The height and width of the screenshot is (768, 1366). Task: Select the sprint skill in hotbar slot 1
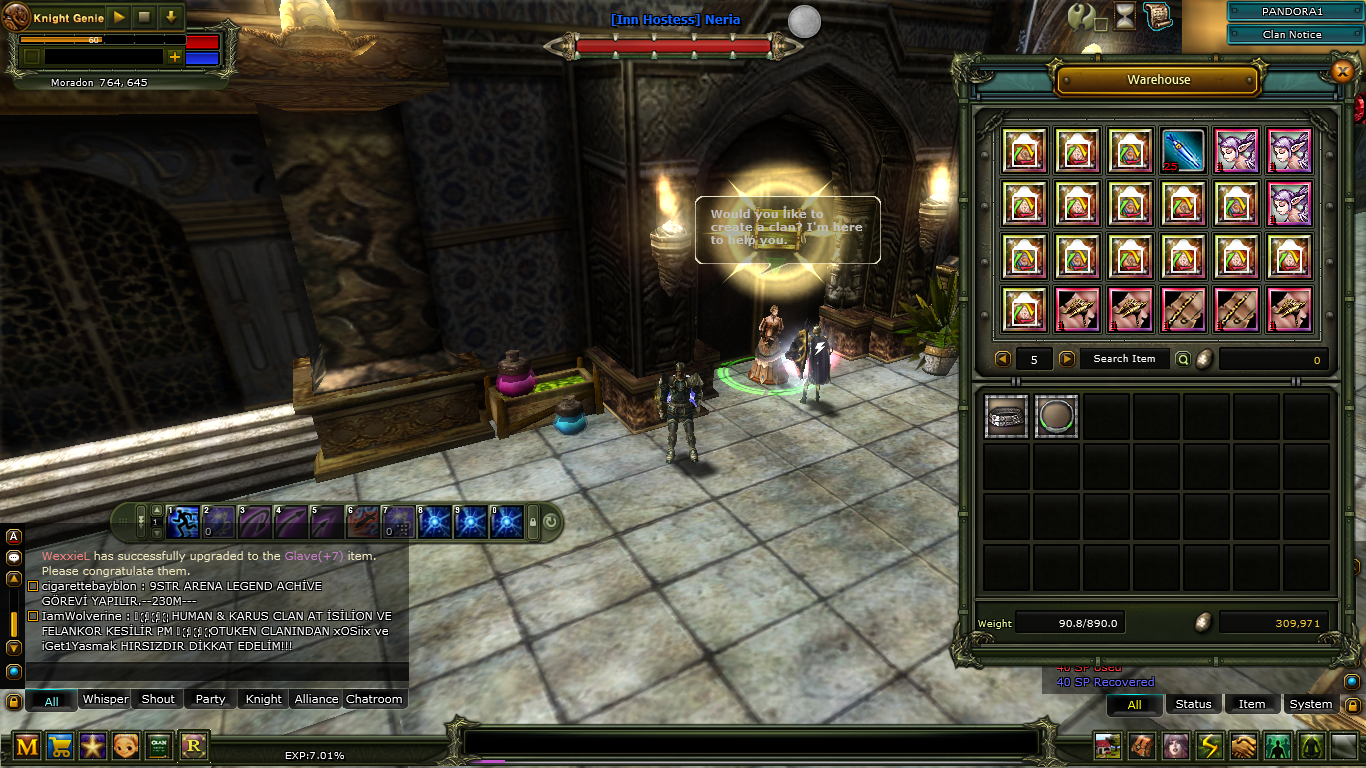coord(182,520)
